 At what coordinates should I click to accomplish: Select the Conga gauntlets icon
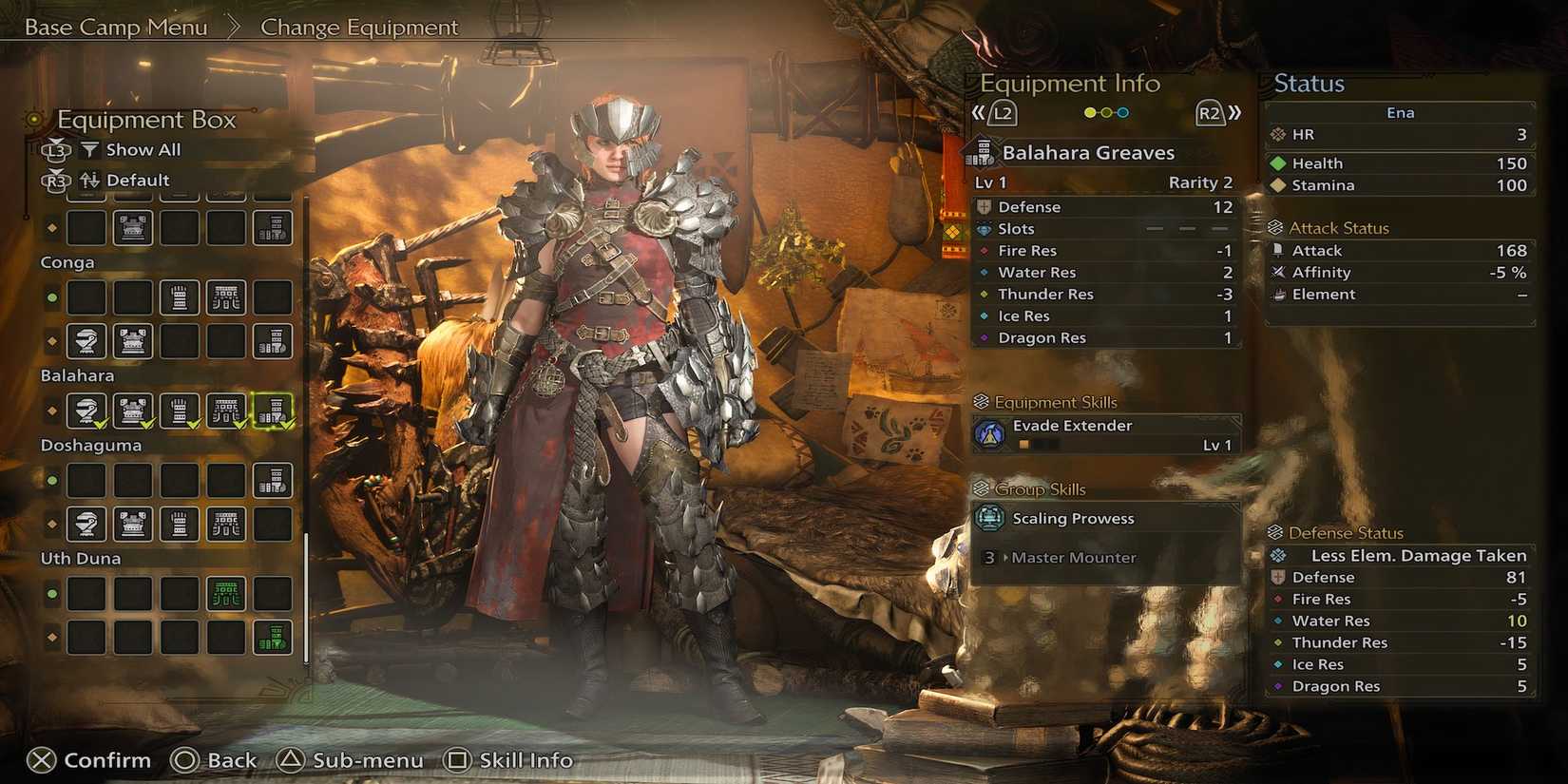coord(180,297)
